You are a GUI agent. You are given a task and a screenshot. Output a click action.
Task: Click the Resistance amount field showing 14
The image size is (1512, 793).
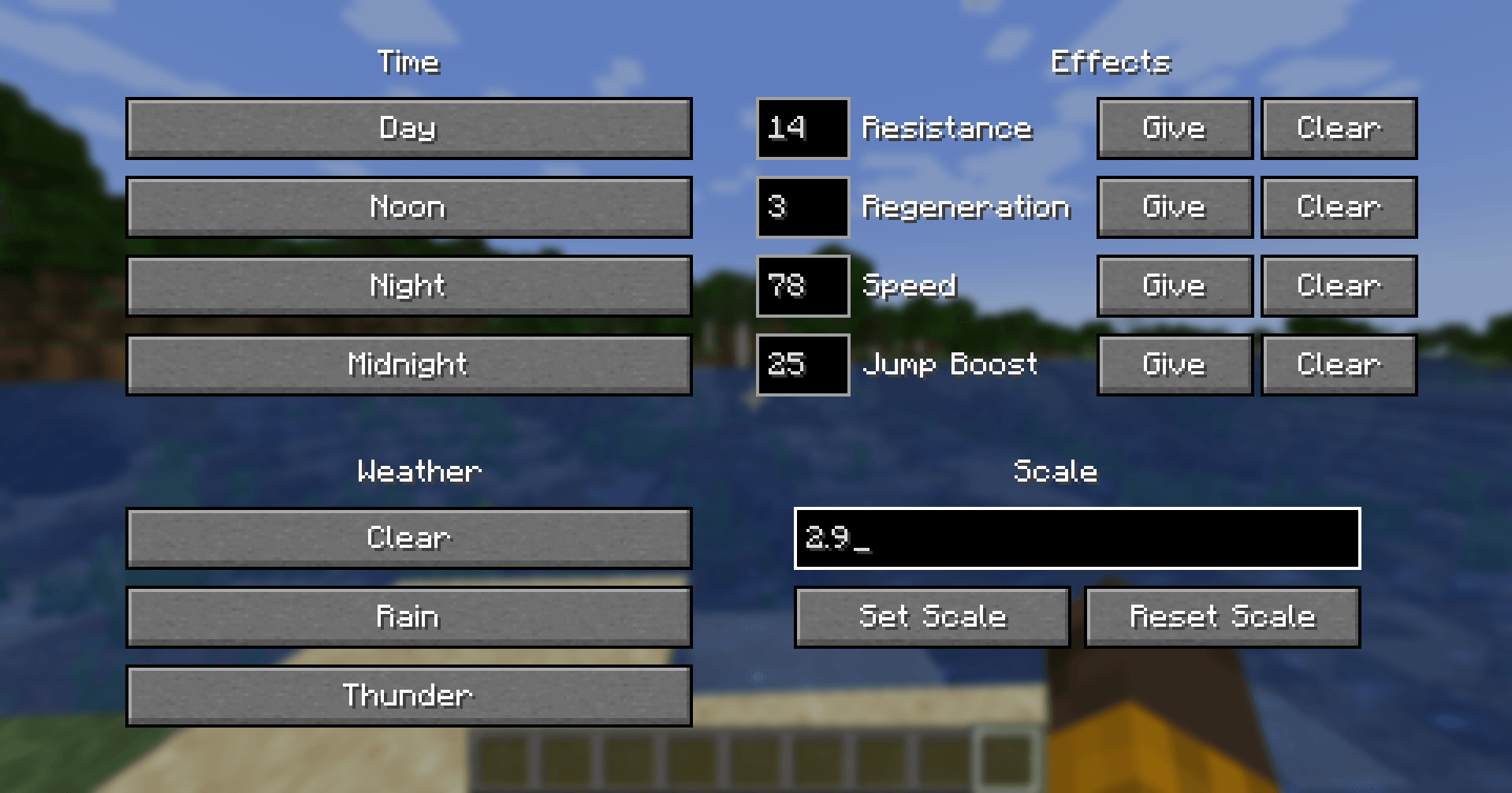click(803, 128)
